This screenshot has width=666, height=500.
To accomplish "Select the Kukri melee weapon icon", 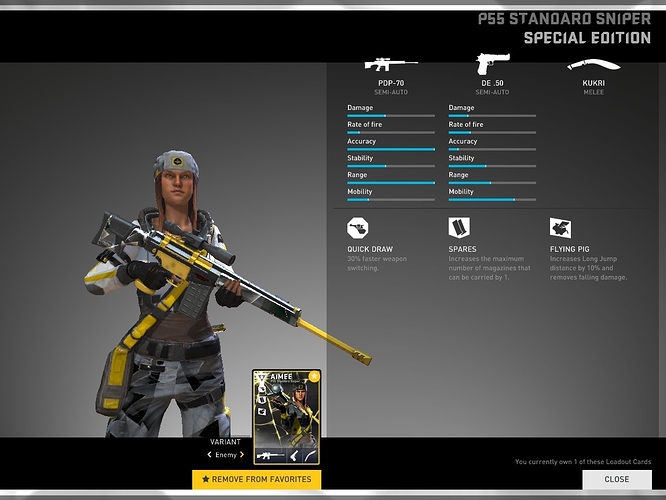I will 592,66.
